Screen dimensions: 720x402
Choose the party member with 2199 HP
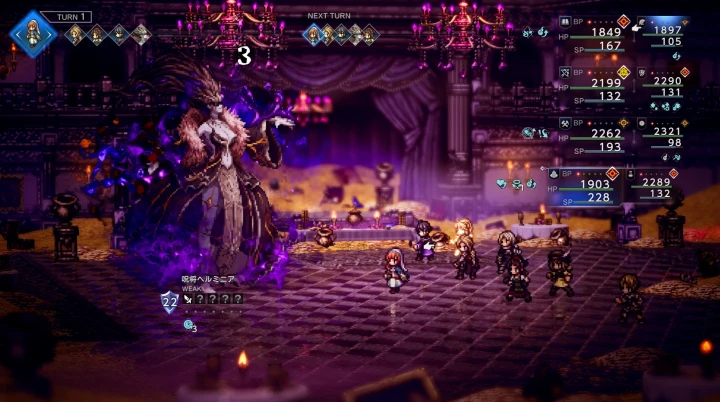590,86
